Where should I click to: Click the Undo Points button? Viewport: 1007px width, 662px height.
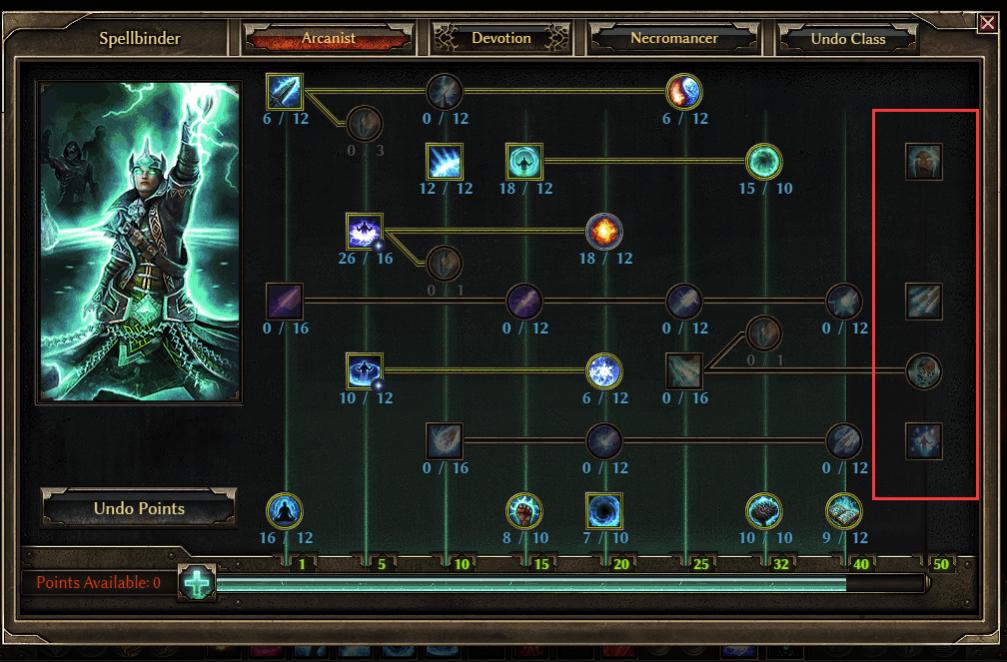click(x=139, y=508)
